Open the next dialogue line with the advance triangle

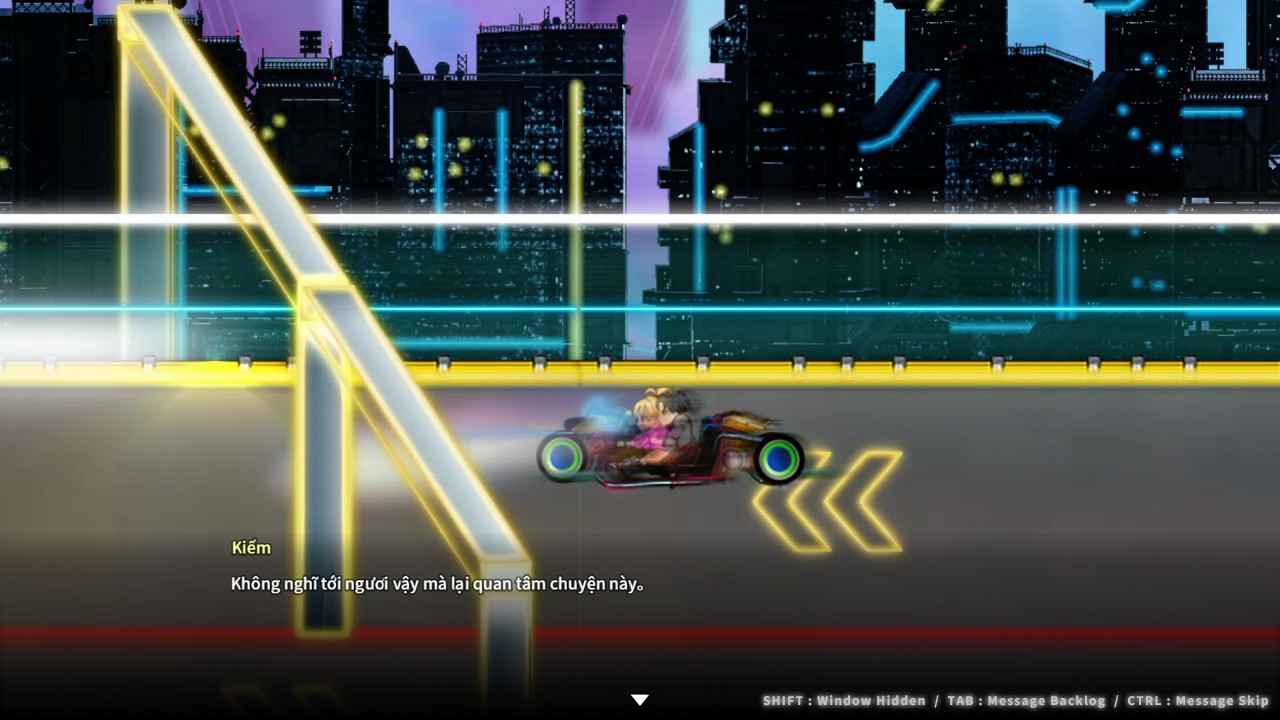tap(639, 700)
